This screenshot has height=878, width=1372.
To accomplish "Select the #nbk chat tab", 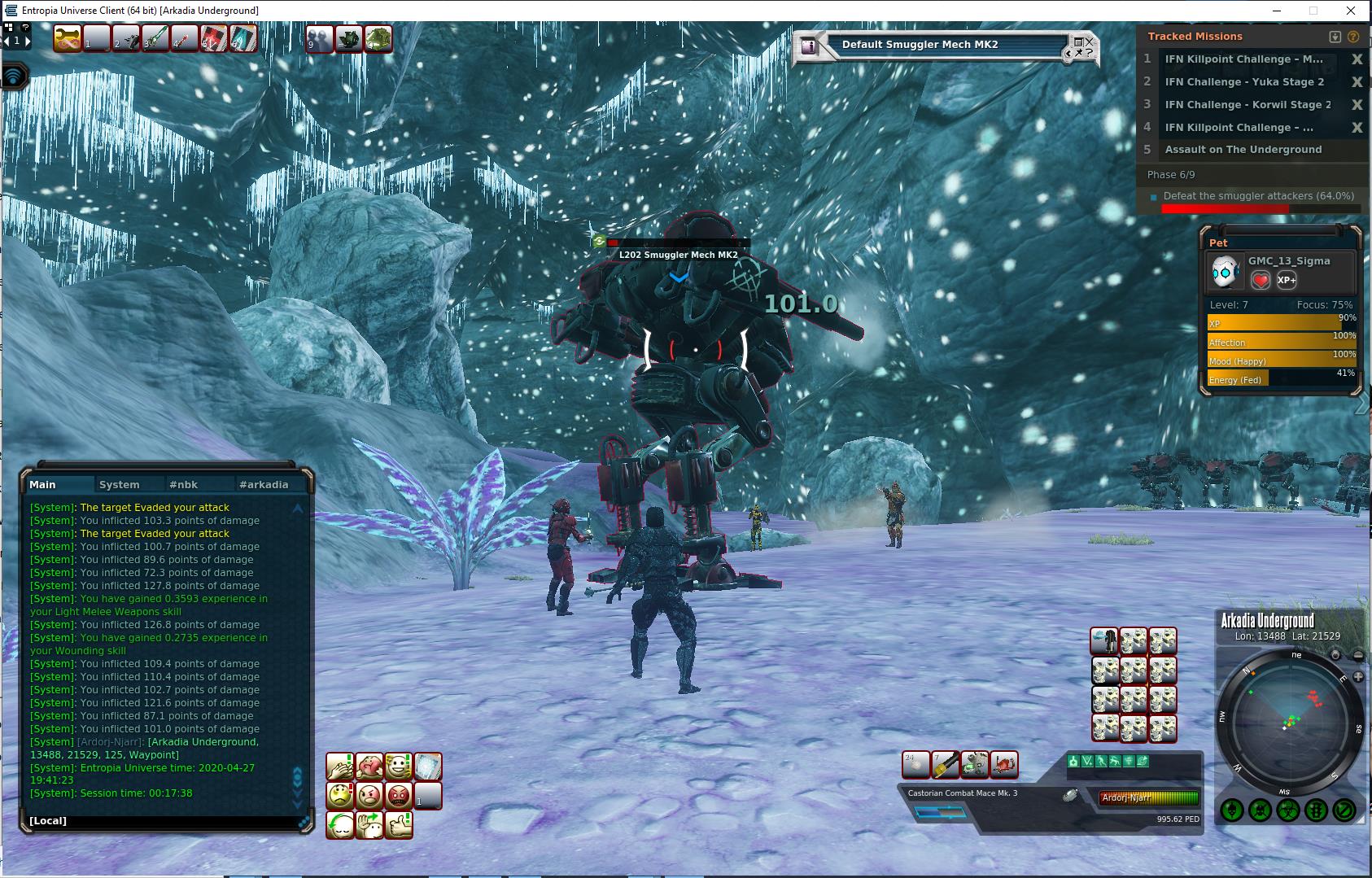I will coord(183,484).
